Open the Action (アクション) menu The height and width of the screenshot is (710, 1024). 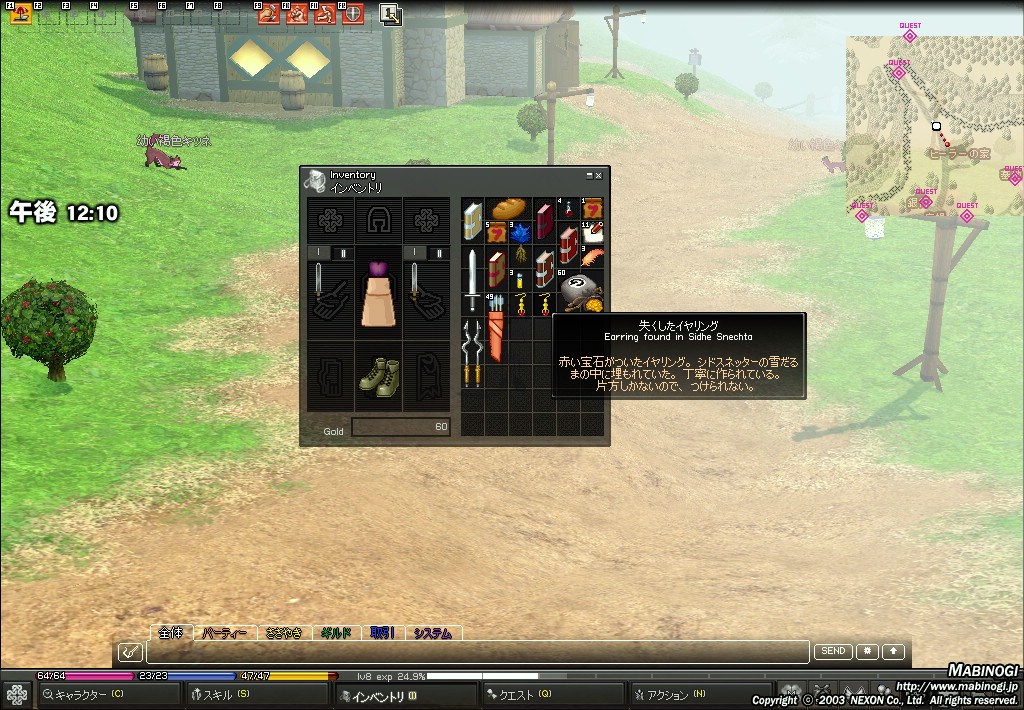pos(672,694)
